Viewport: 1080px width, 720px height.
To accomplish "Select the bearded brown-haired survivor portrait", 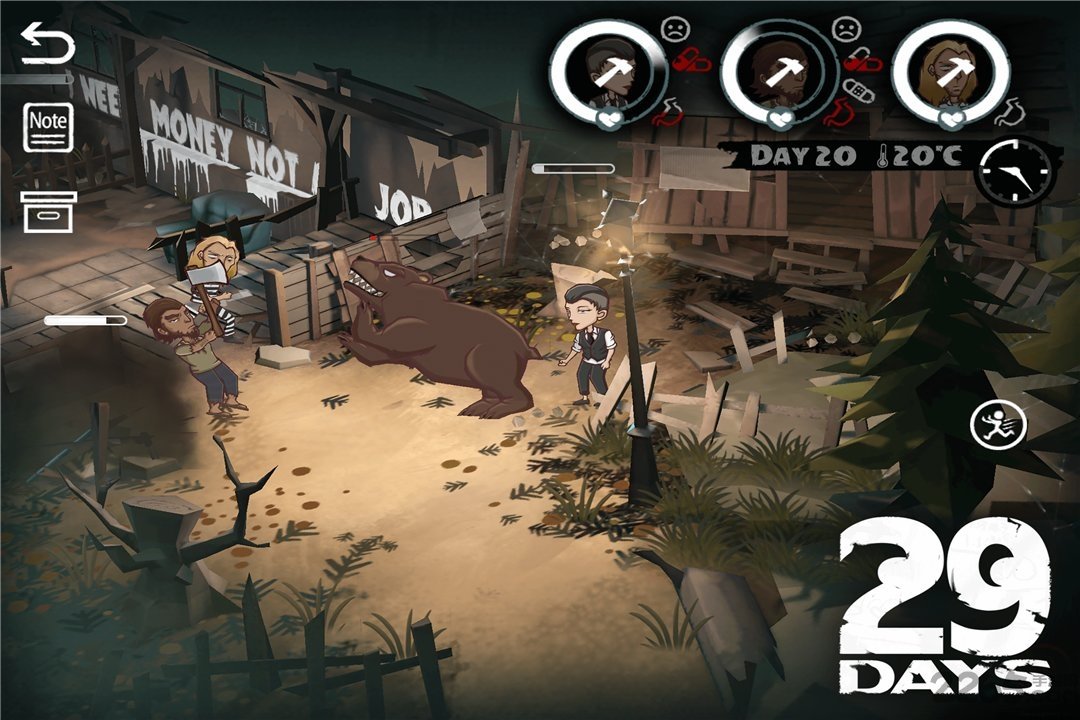I will [x=778, y=68].
